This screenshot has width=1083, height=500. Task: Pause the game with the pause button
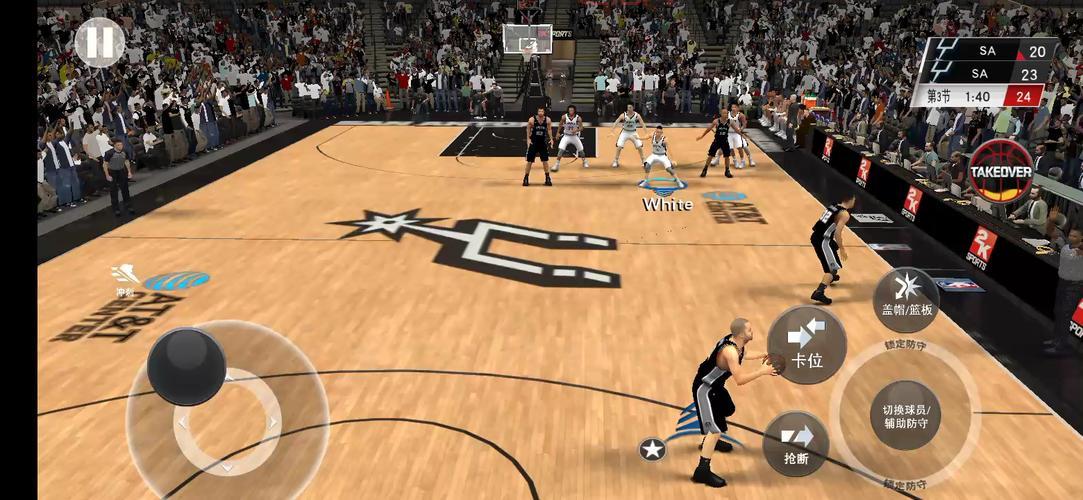[x=100, y=43]
